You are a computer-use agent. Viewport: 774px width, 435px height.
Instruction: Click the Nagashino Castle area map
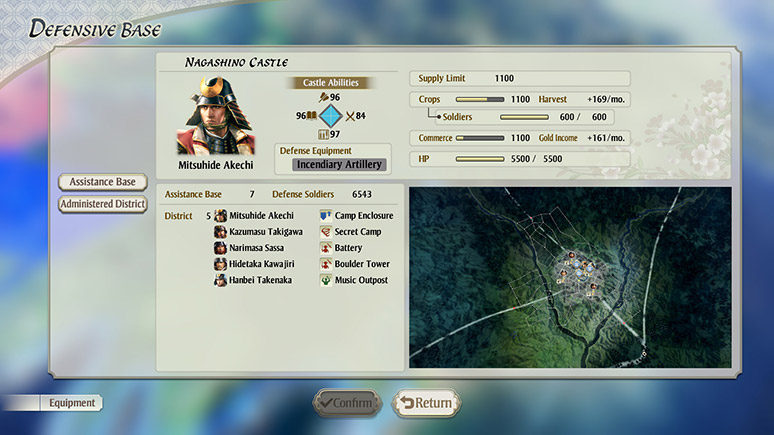[x=570, y=276]
